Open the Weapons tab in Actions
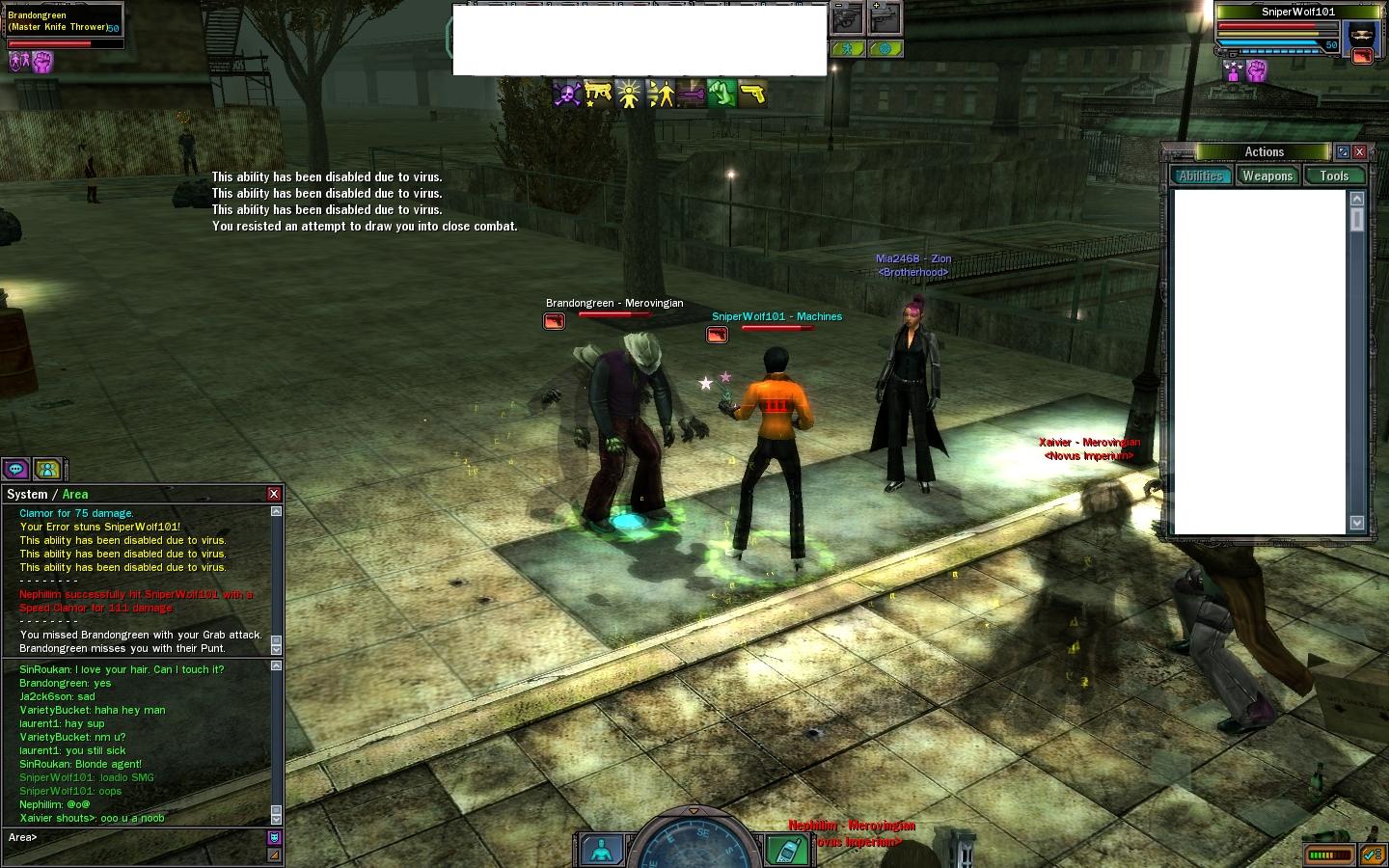1389x868 pixels. pyautogui.click(x=1266, y=176)
